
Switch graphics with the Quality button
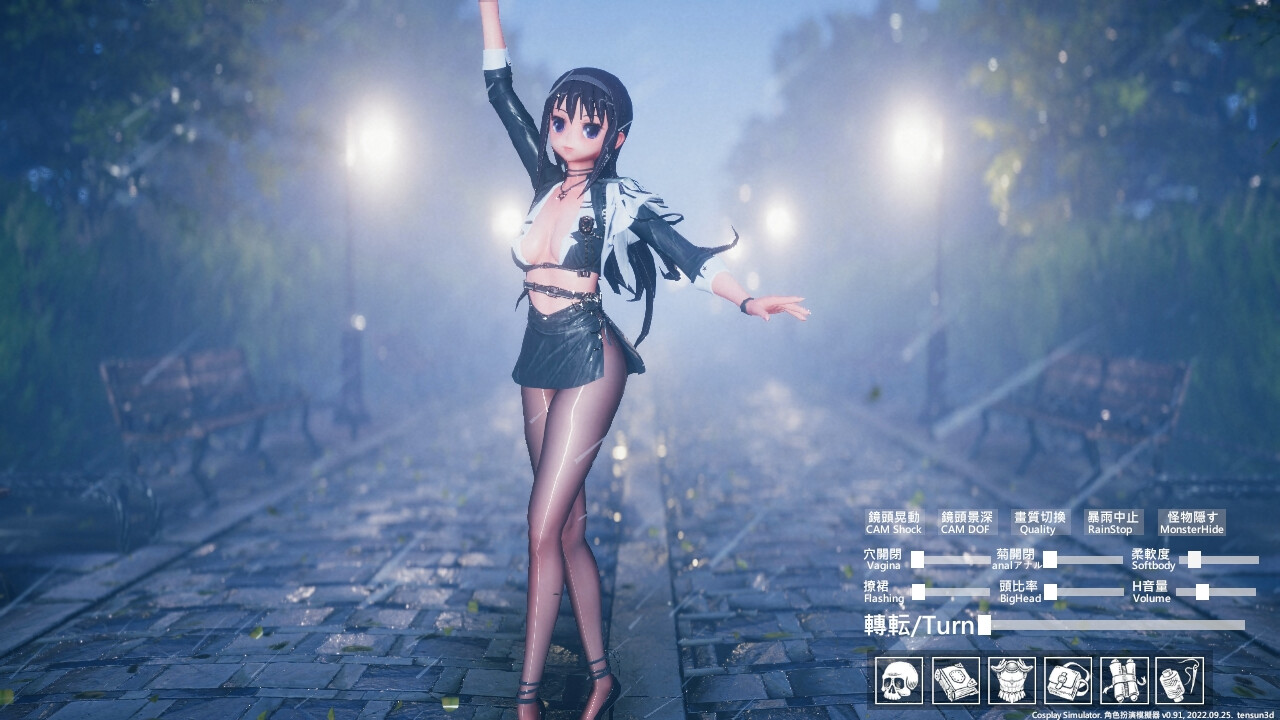pos(1039,522)
